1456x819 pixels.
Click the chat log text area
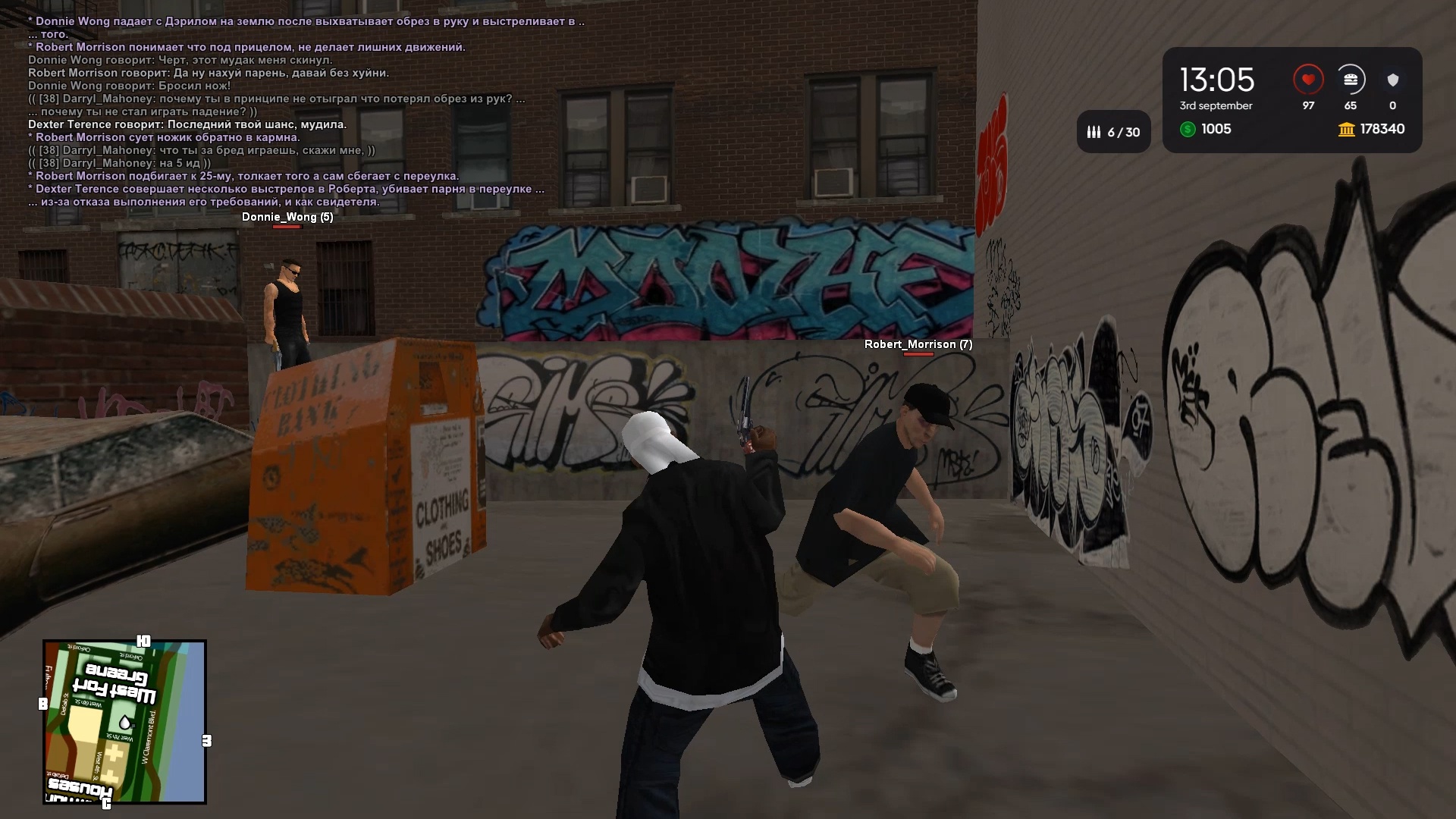303,111
